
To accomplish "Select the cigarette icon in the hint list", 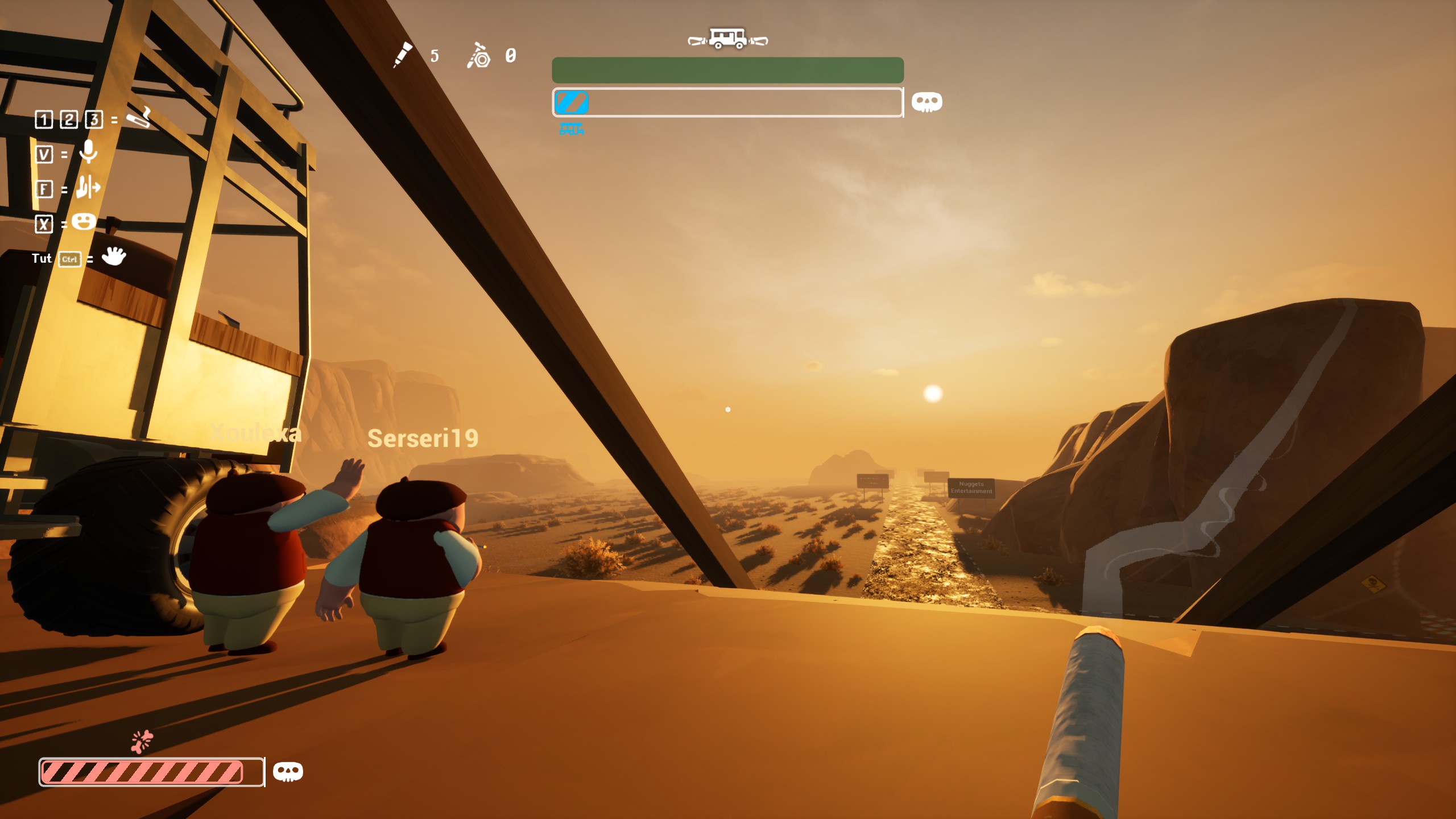I will click(x=138, y=118).
